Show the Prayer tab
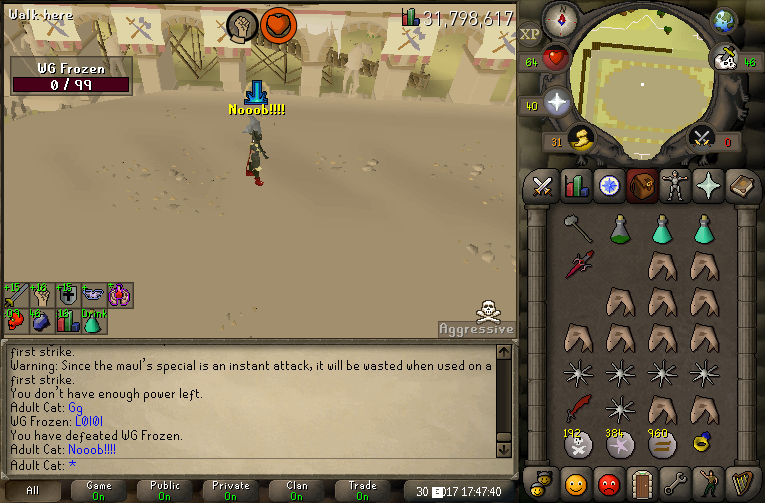Image resolution: width=765 pixels, height=503 pixels. 709,186
